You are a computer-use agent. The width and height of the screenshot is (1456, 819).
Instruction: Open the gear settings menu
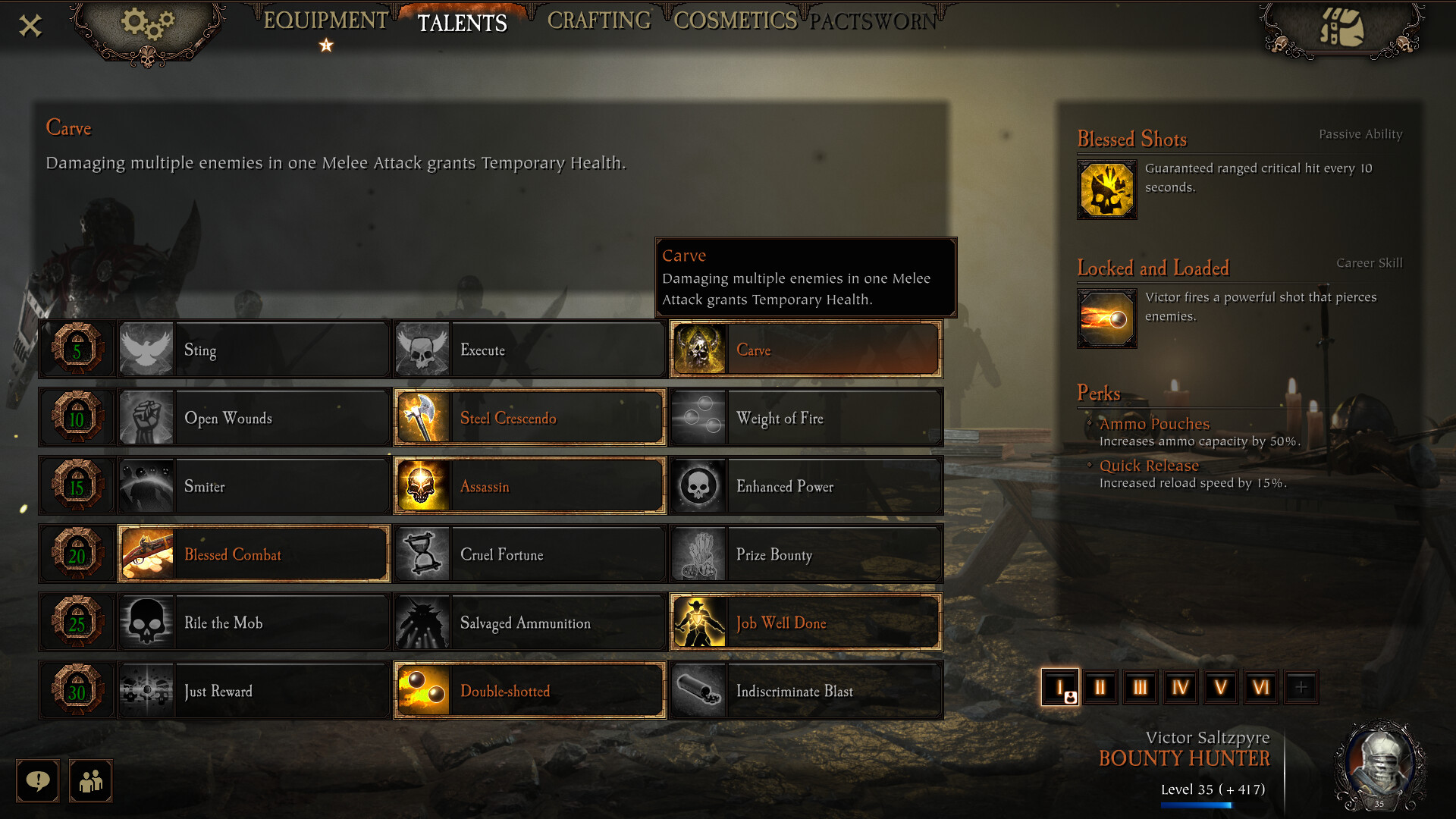(147, 26)
